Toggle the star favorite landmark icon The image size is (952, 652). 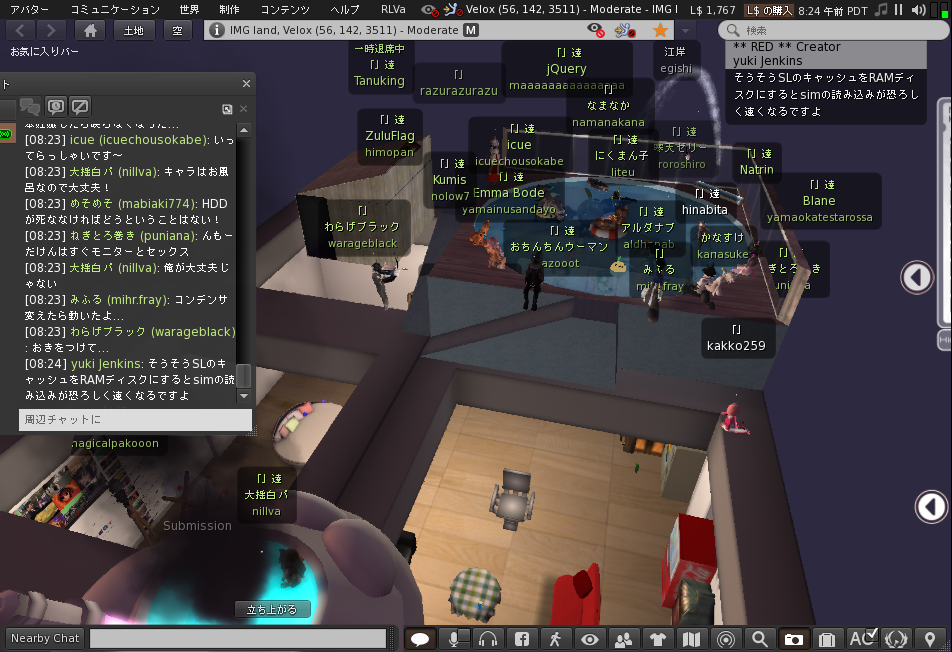pos(660,30)
